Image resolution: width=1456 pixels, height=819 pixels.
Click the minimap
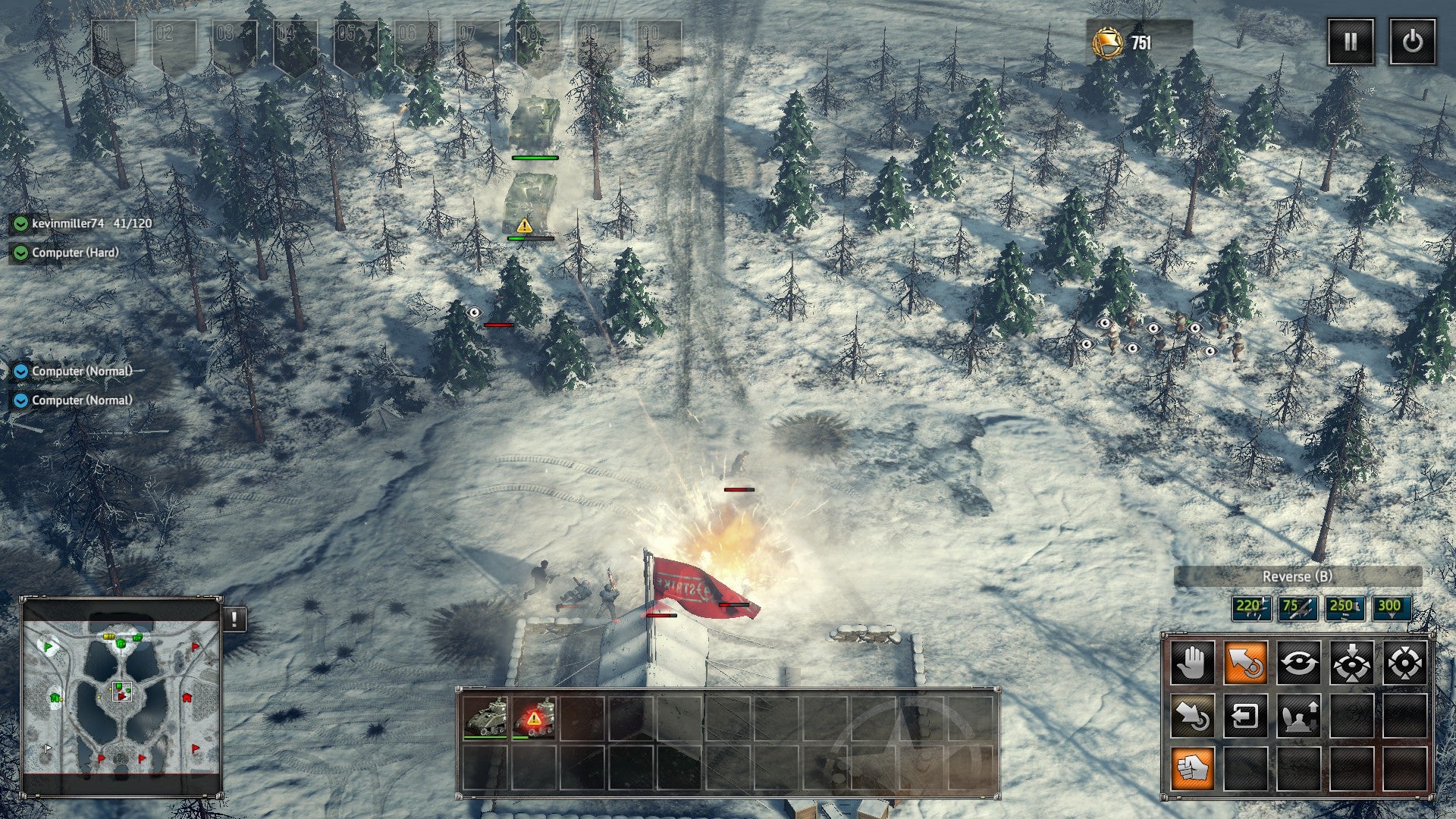tap(121, 696)
